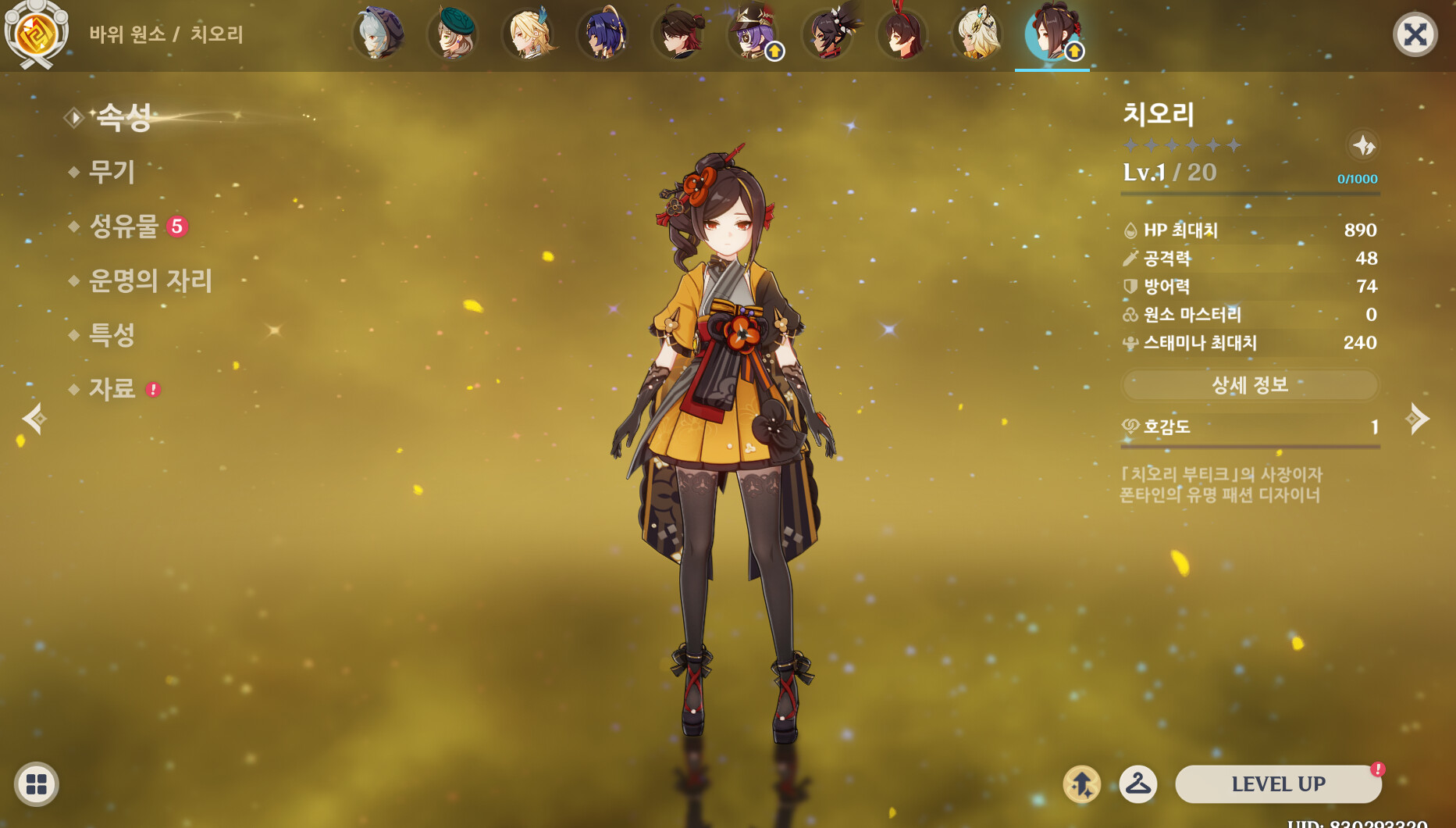Switch to the next character with the right arrow
Image resolution: width=1456 pixels, height=828 pixels.
click(x=1418, y=419)
